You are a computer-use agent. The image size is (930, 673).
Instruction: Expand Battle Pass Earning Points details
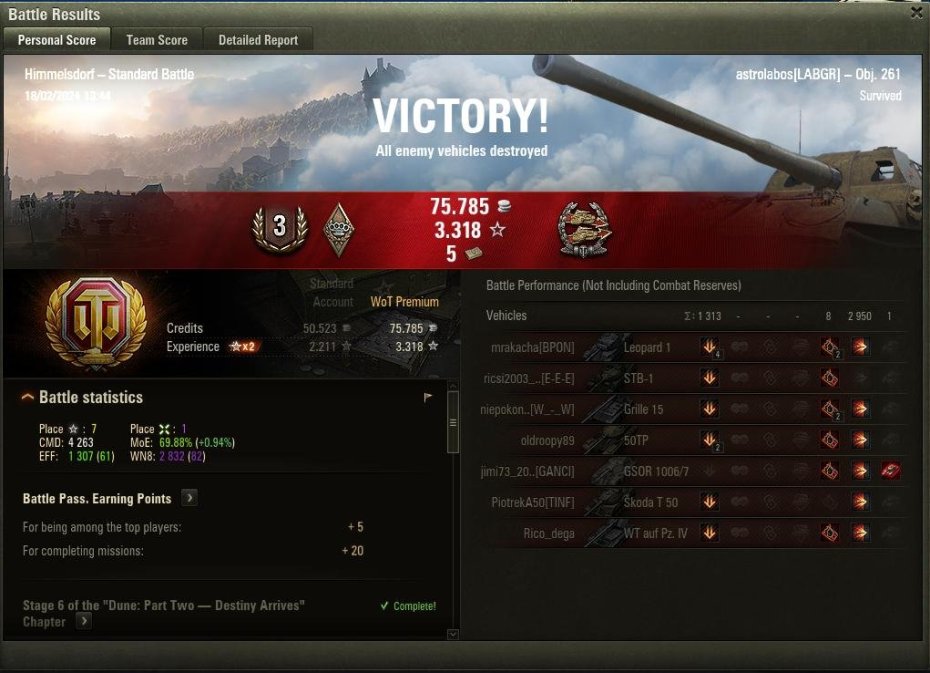tap(189, 498)
